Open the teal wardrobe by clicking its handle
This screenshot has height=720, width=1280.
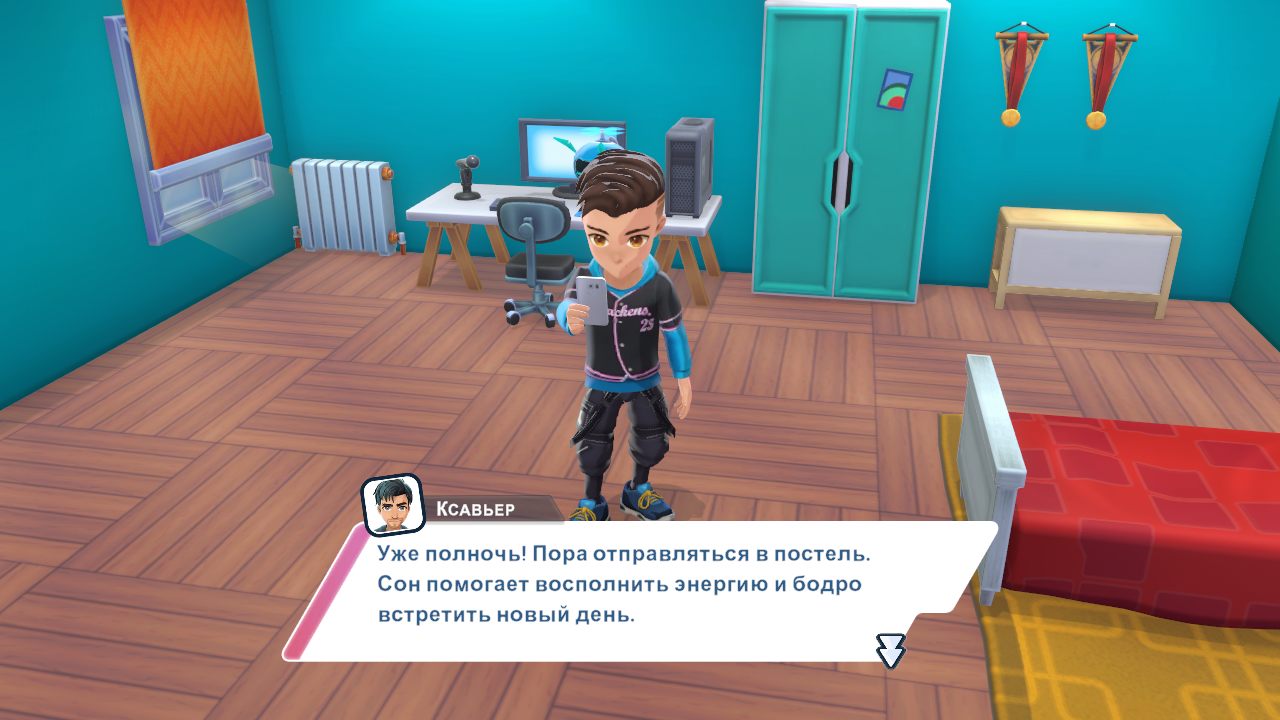pyautogui.click(x=841, y=183)
